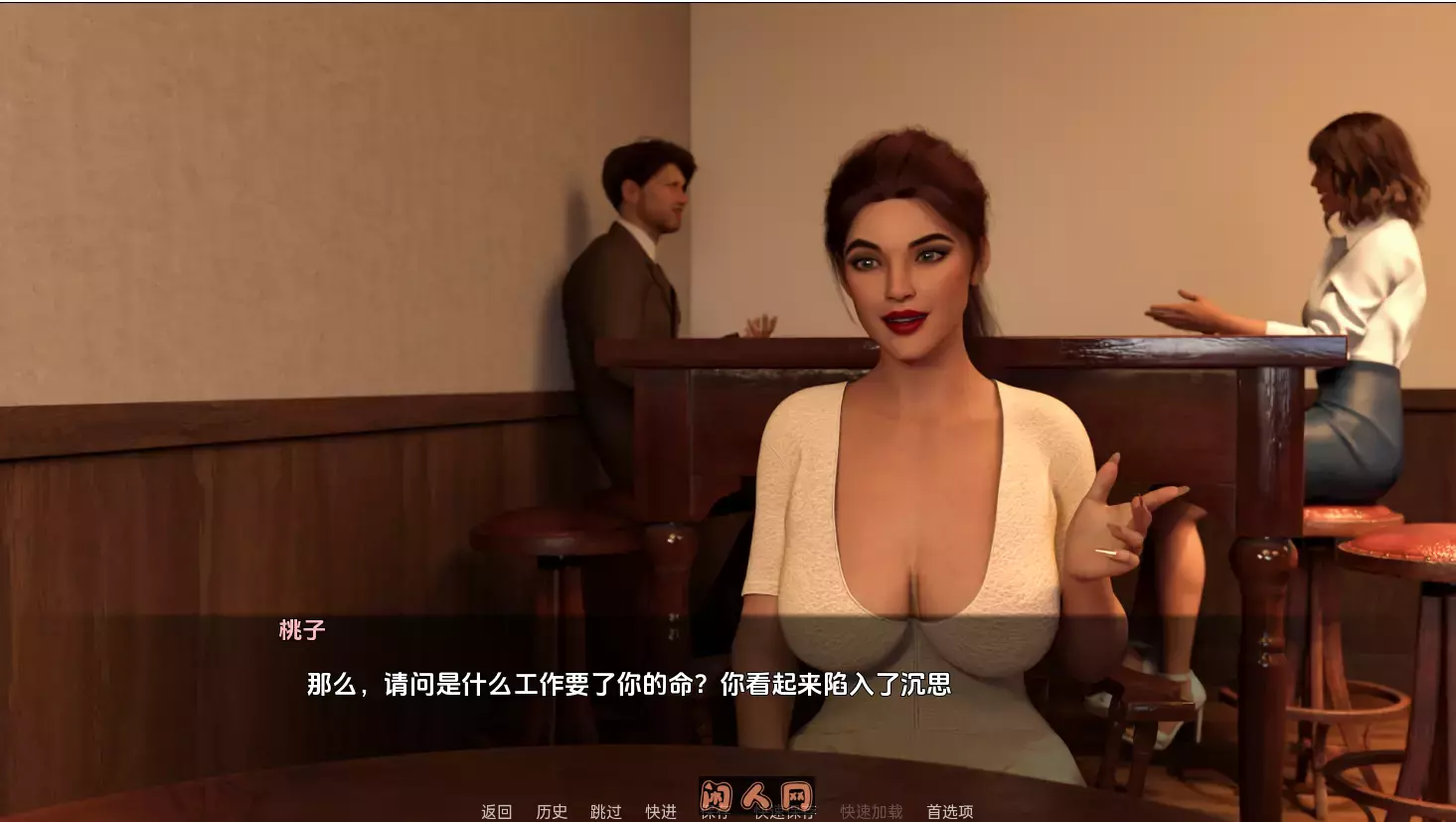Image resolution: width=1456 pixels, height=822 pixels.
Task: Open the 历史 dialogue history
Action: click(x=553, y=812)
